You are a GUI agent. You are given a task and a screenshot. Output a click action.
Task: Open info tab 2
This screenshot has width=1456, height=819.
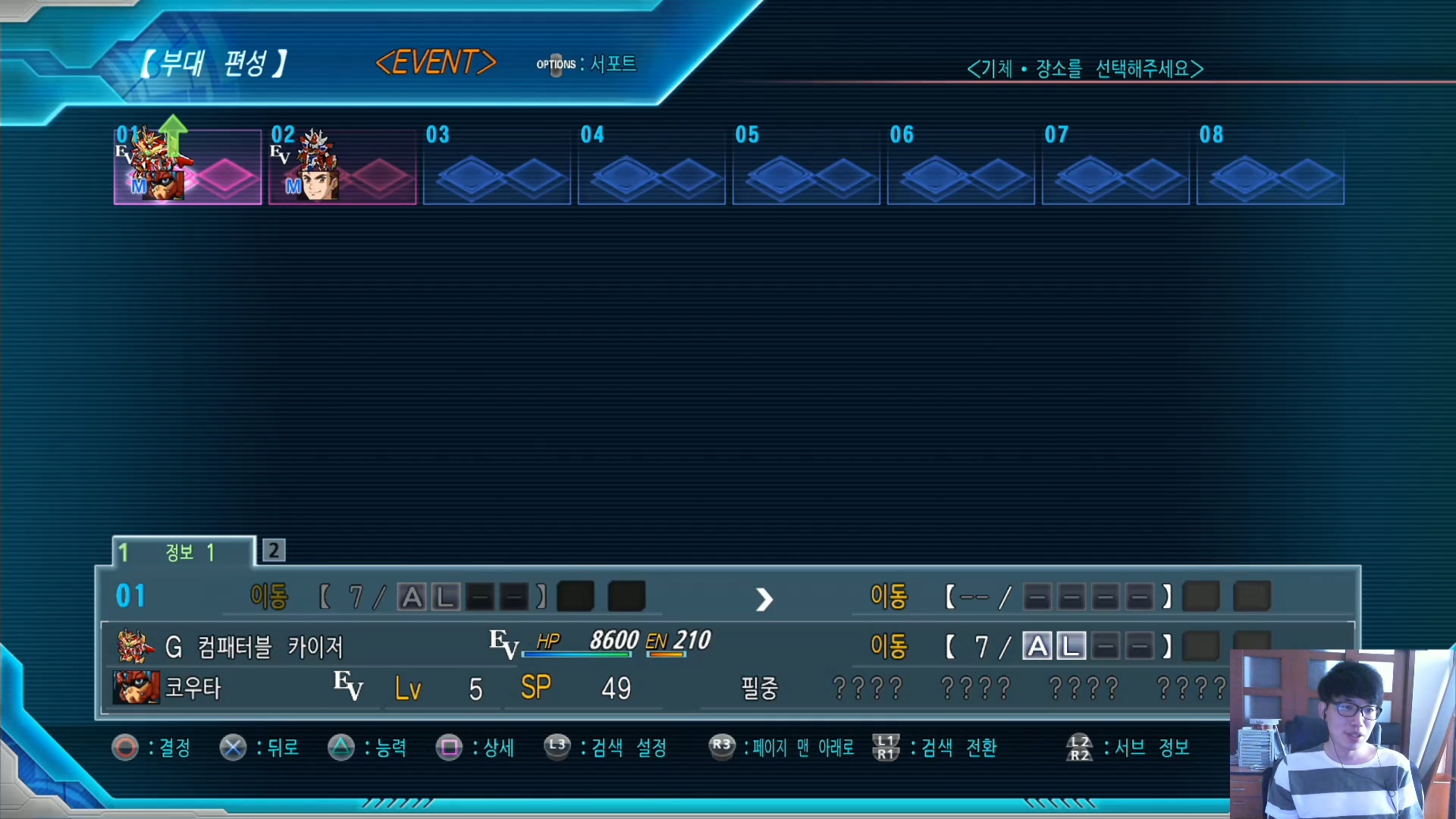[274, 551]
